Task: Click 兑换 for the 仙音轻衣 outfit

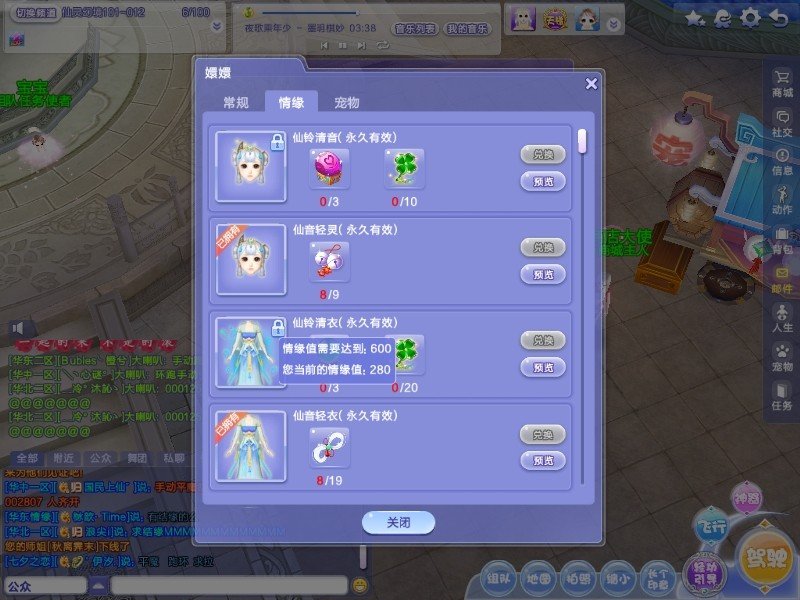Action: tap(543, 434)
